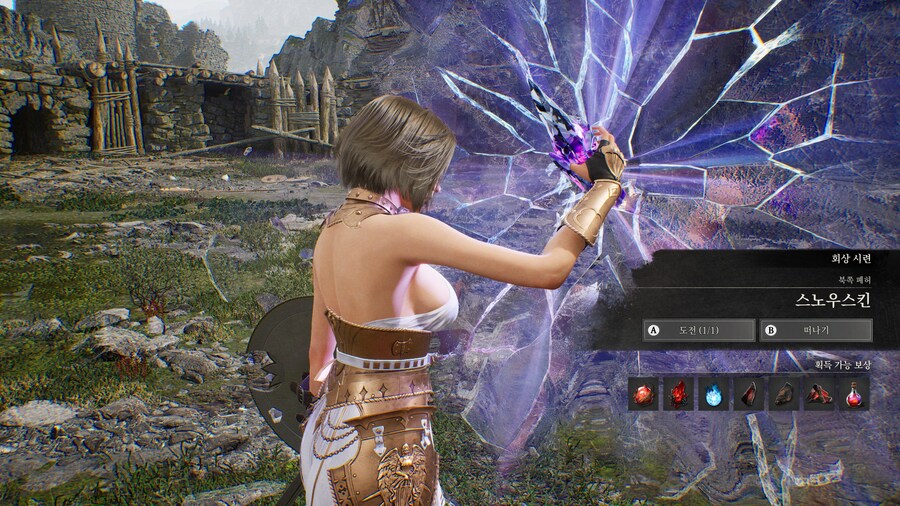The height and width of the screenshot is (506, 900).
Task: View the red potion flask reward
Action: click(854, 394)
